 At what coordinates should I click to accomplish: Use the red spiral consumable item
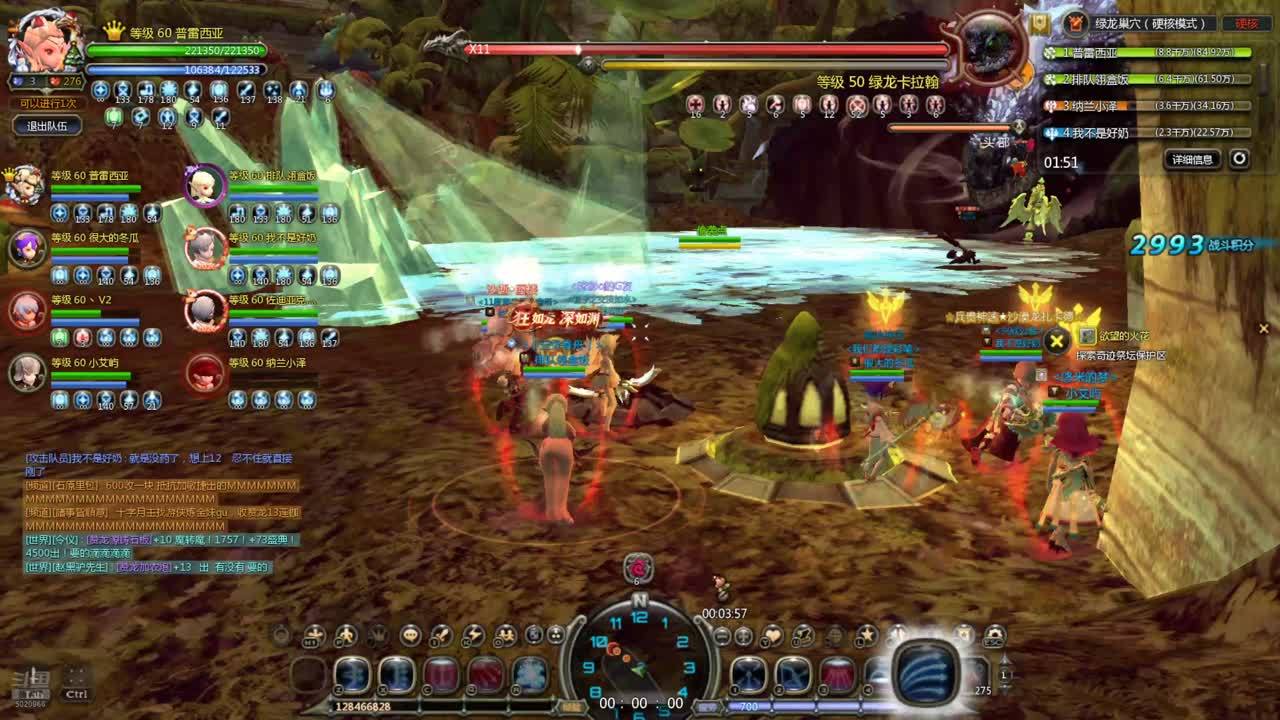(x=638, y=566)
